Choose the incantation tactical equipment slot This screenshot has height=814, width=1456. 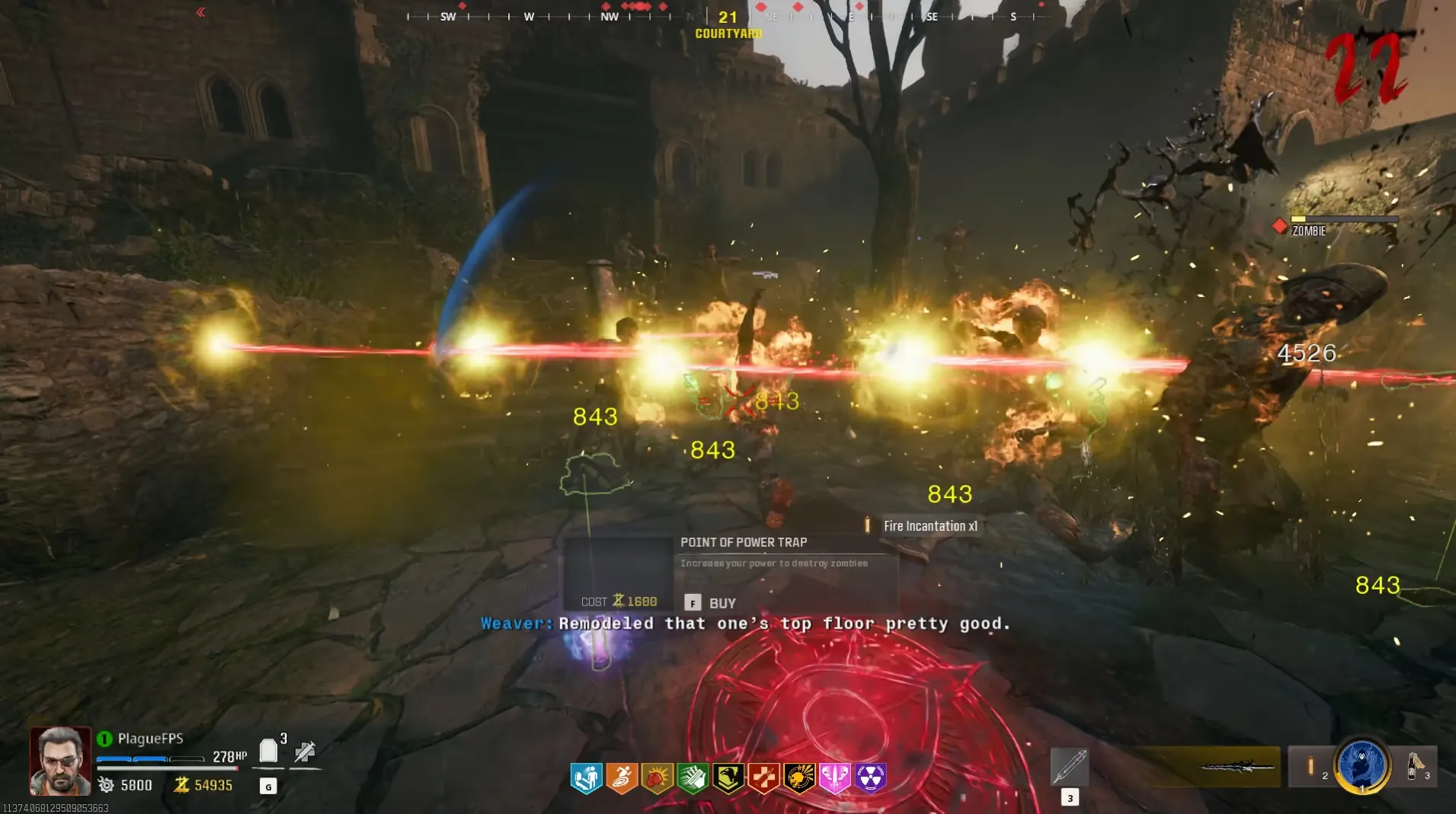[1311, 766]
